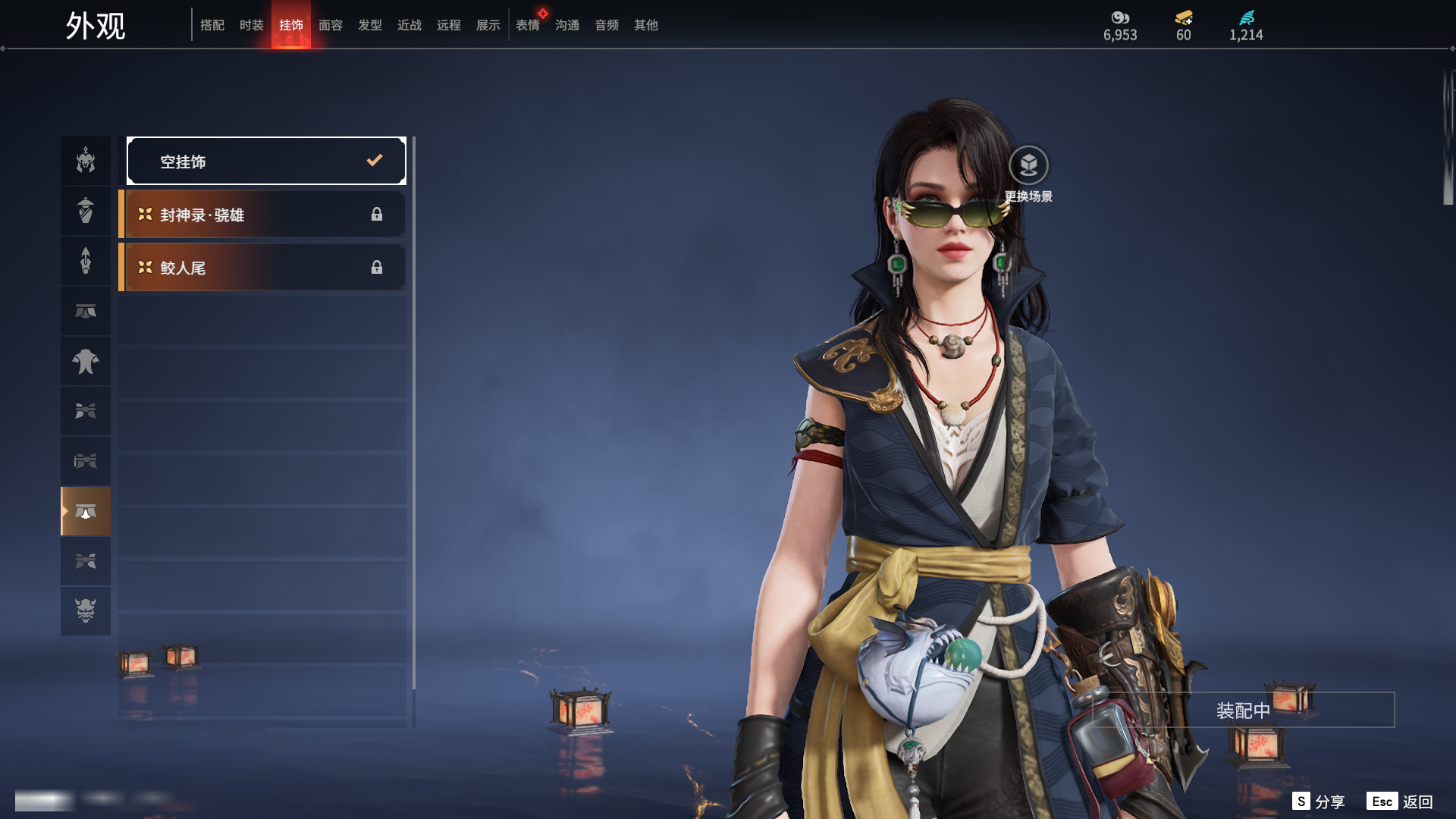Viewport: 1456px width, 819px height.
Task: Pick the locked 鲛人尾 pendant
Action: (x=262, y=268)
